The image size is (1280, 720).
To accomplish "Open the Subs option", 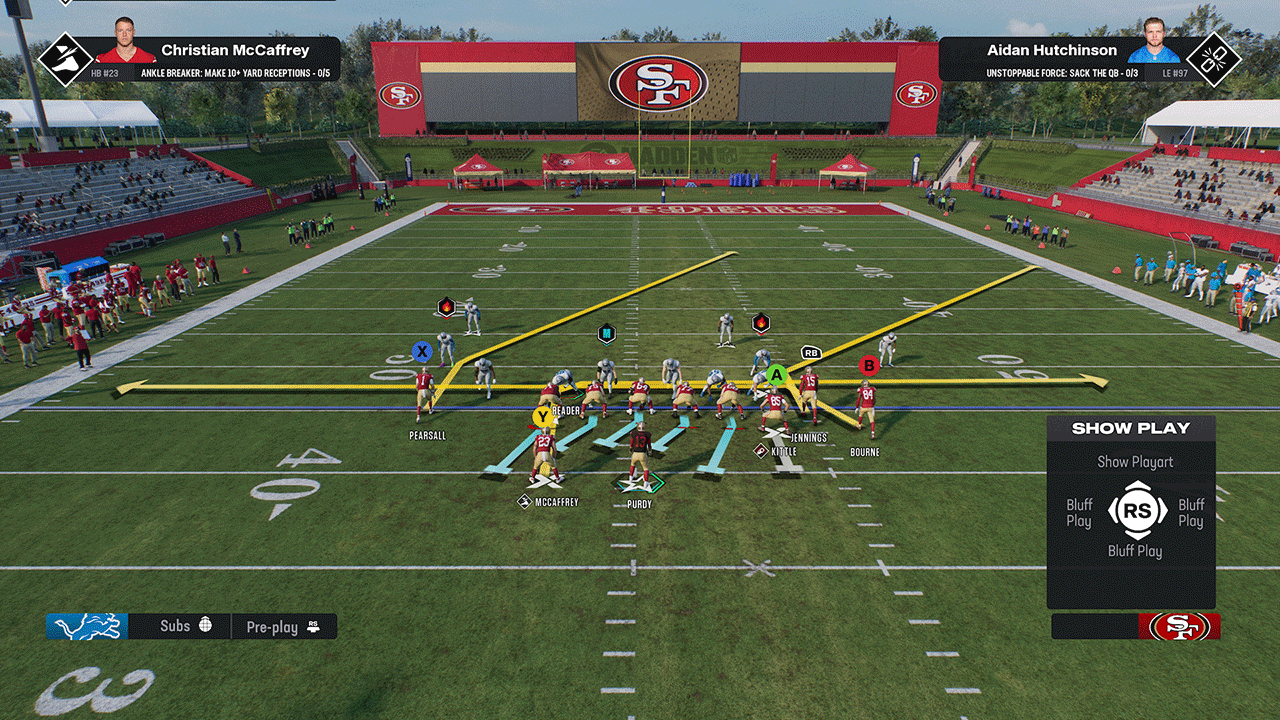I will 180,627.
